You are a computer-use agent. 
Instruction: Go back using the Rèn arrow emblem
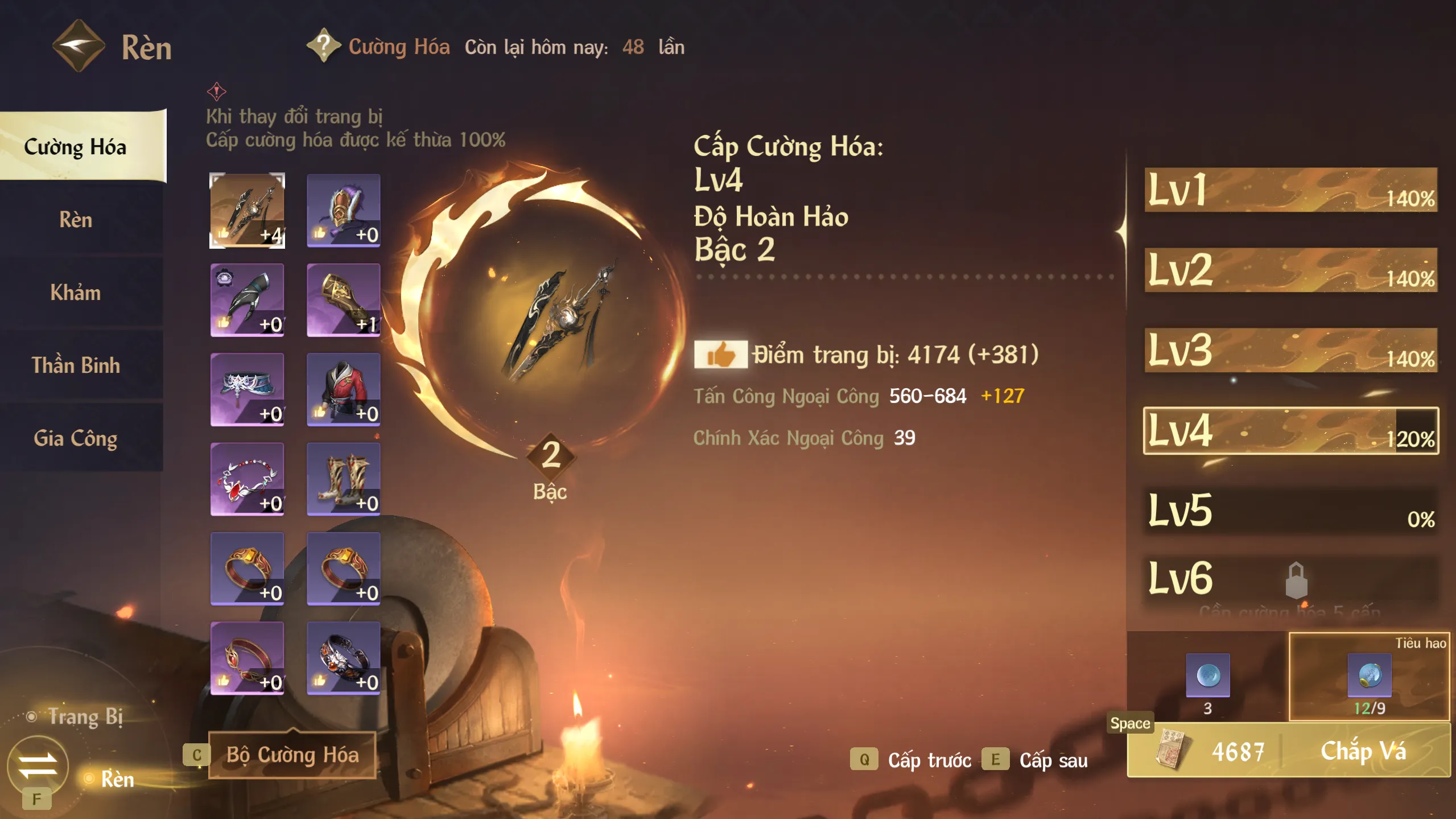point(79,46)
